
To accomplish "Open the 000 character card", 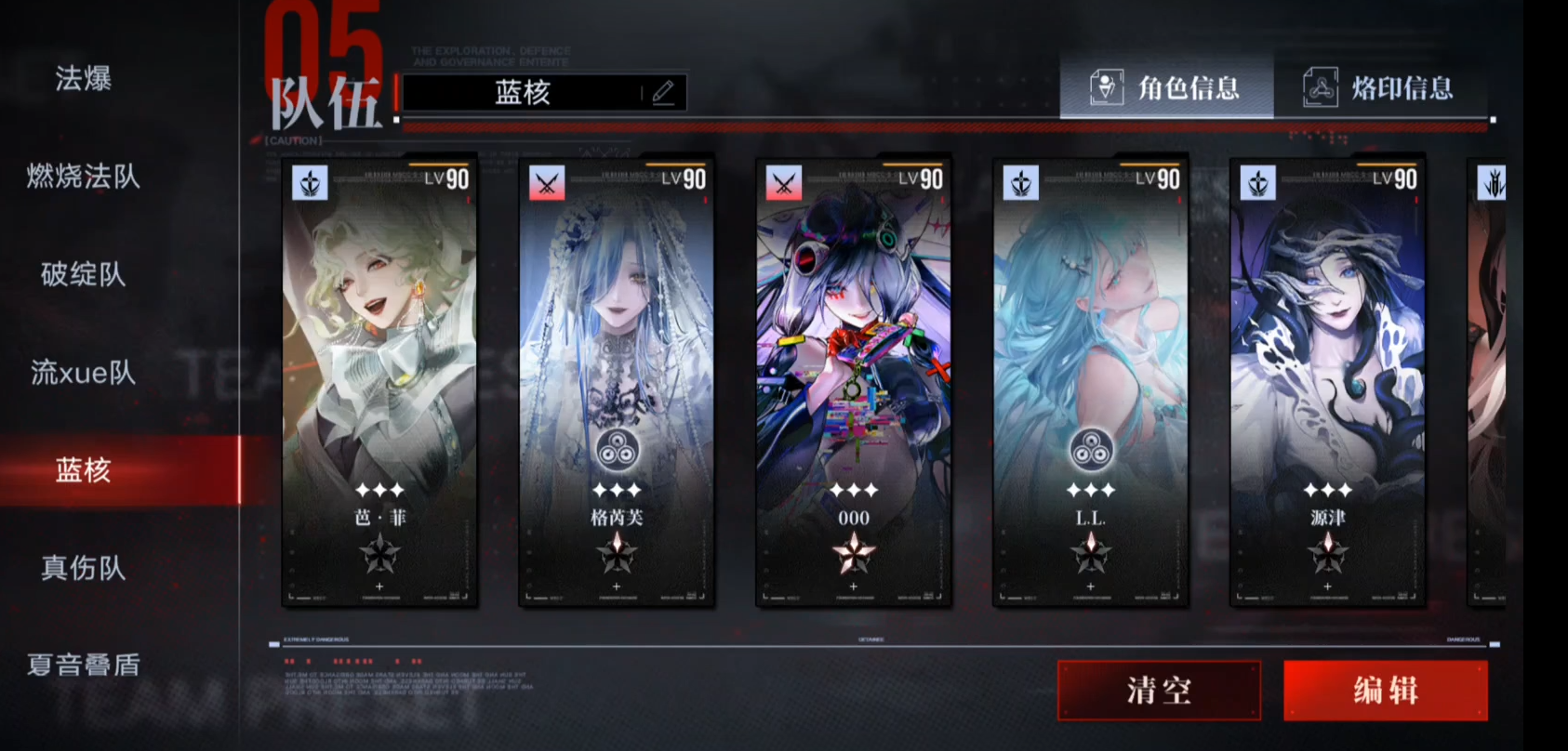I will [854, 381].
